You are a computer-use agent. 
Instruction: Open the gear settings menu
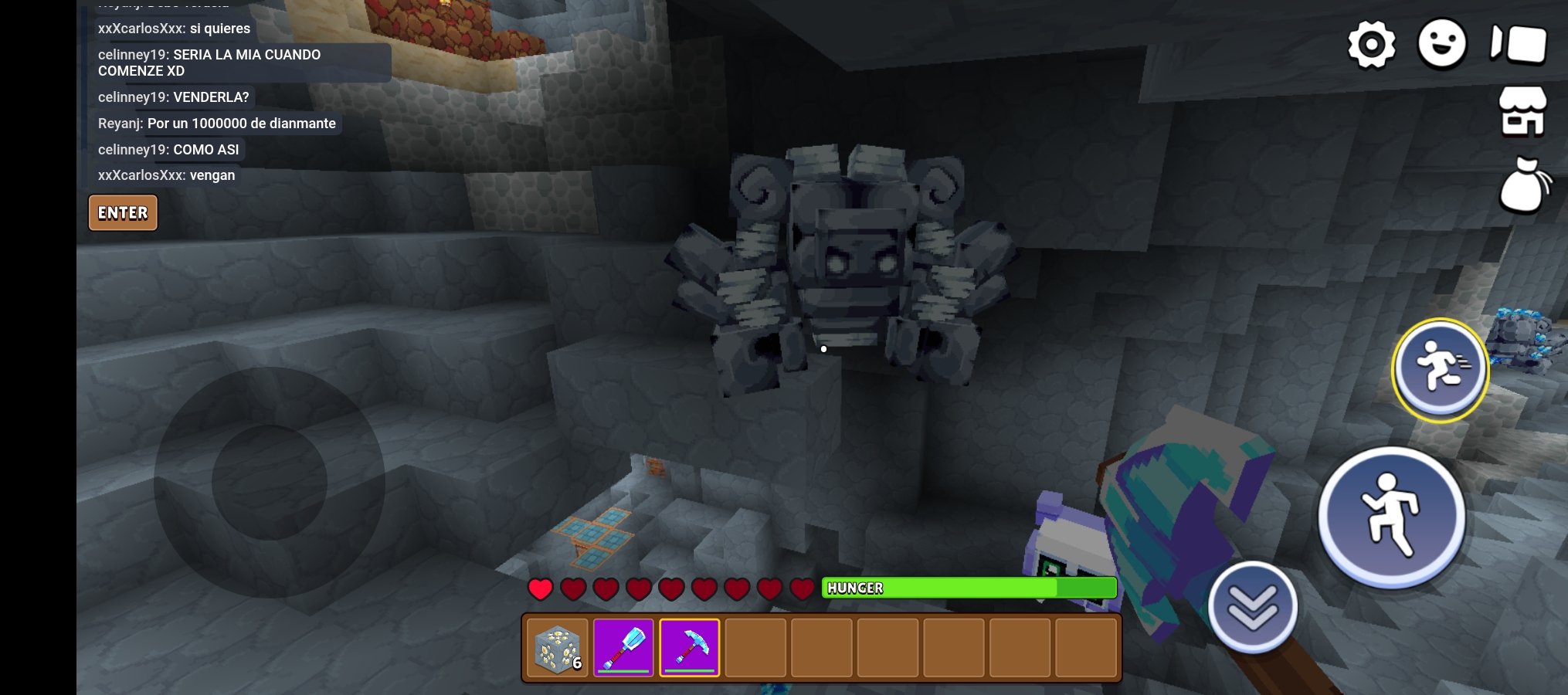1371,44
